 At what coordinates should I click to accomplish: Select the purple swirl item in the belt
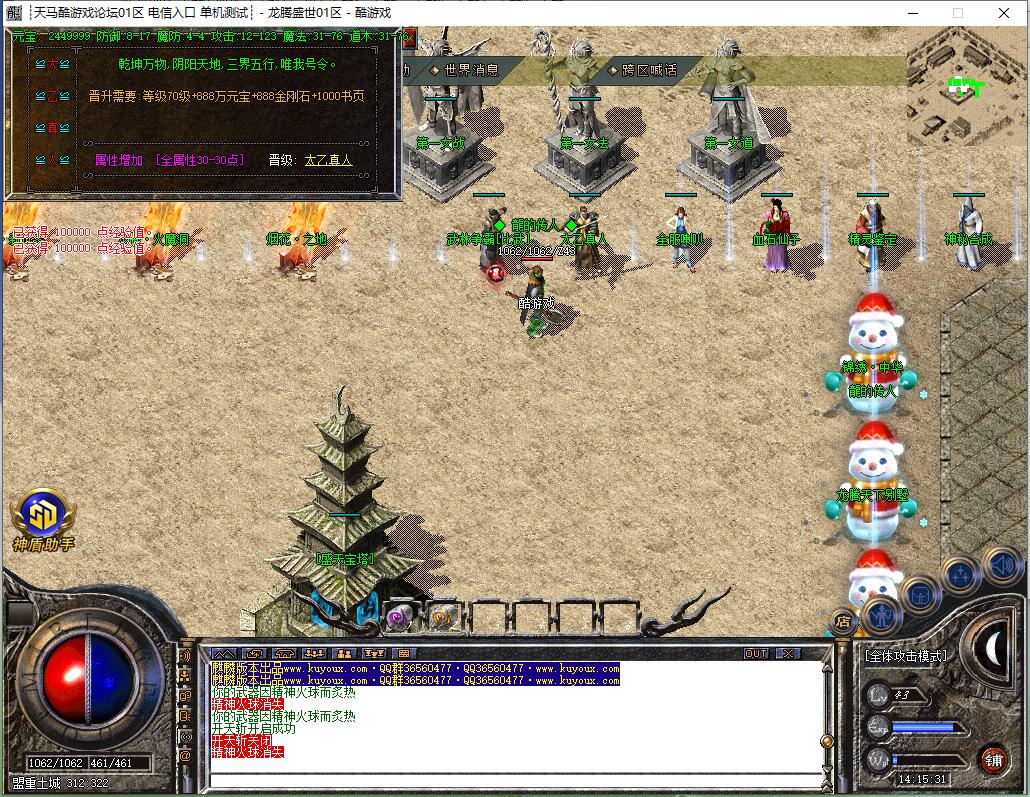(x=399, y=618)
